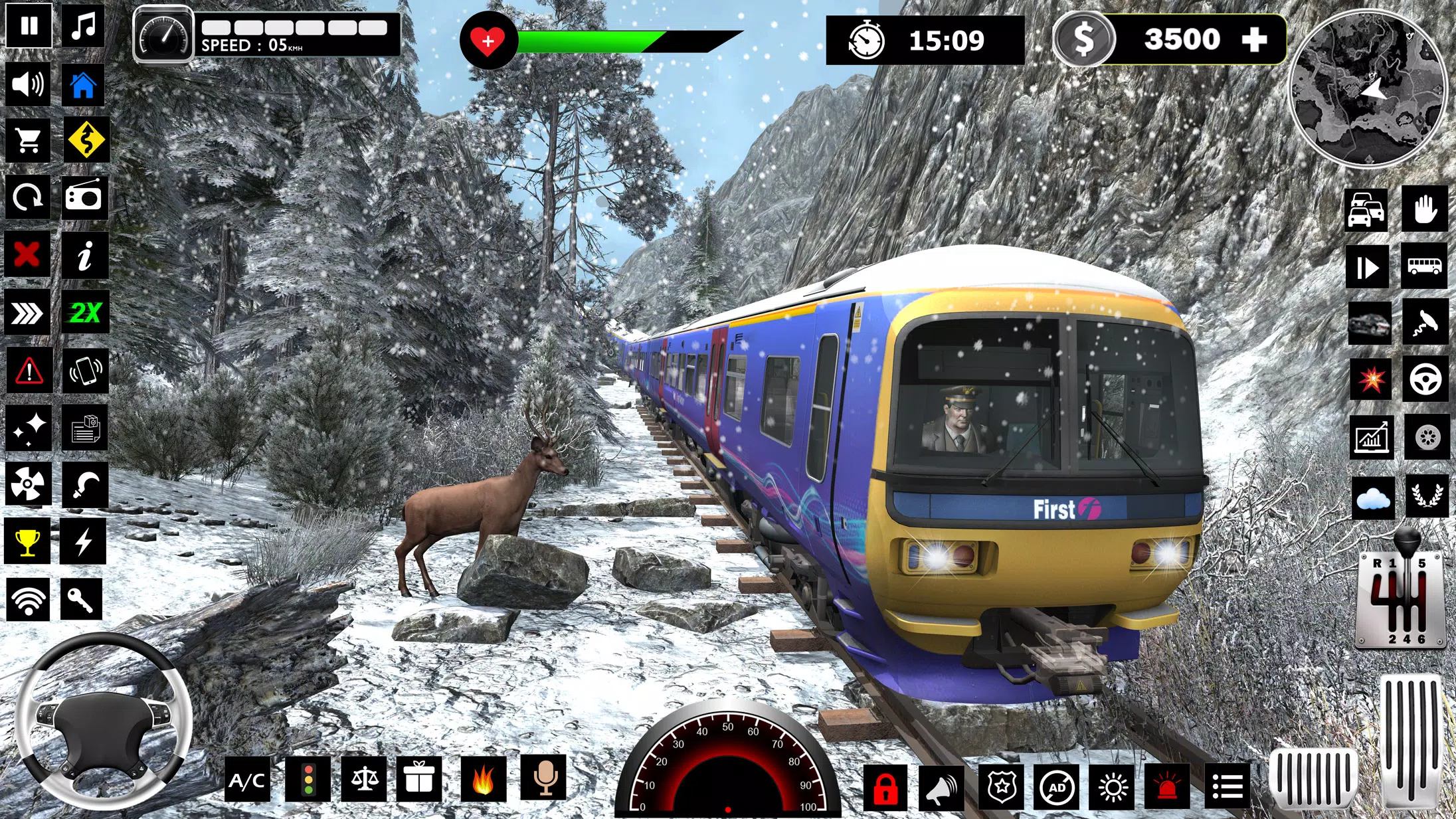Click the red padlock icon
1456x819 pixels.
[885, 788]
